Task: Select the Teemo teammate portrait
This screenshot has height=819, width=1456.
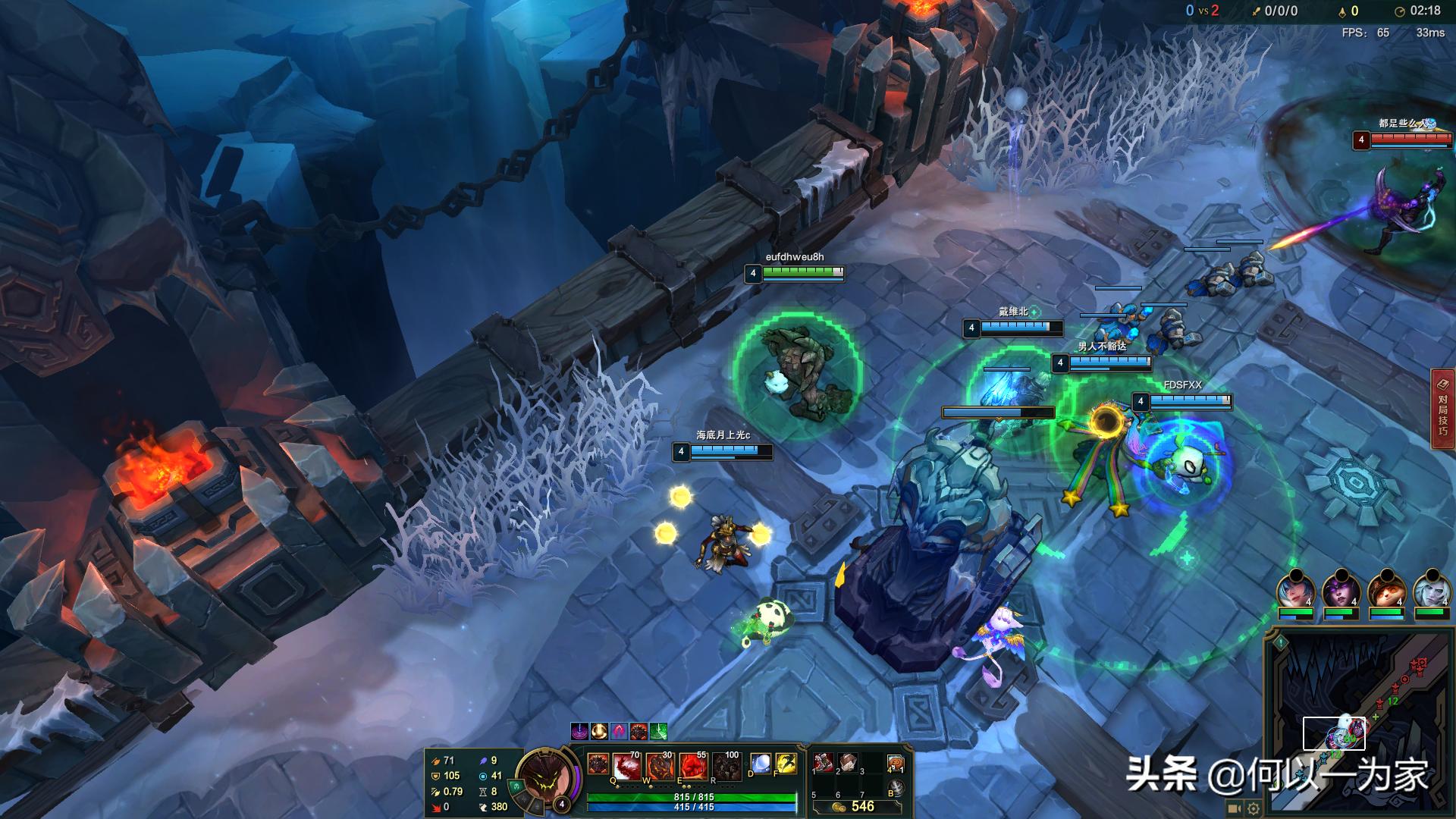Action: tap(1387, 590)
